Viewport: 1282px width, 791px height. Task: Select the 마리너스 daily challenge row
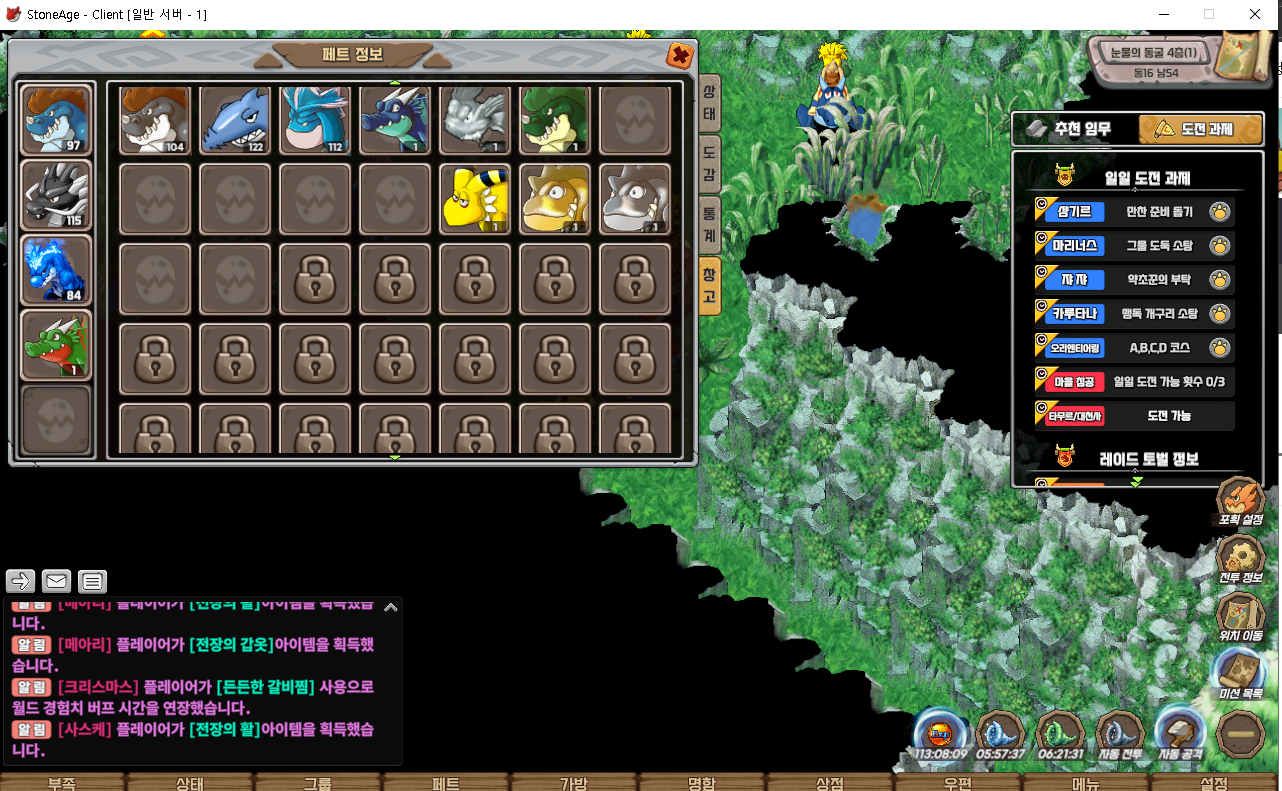(1134, 245)
